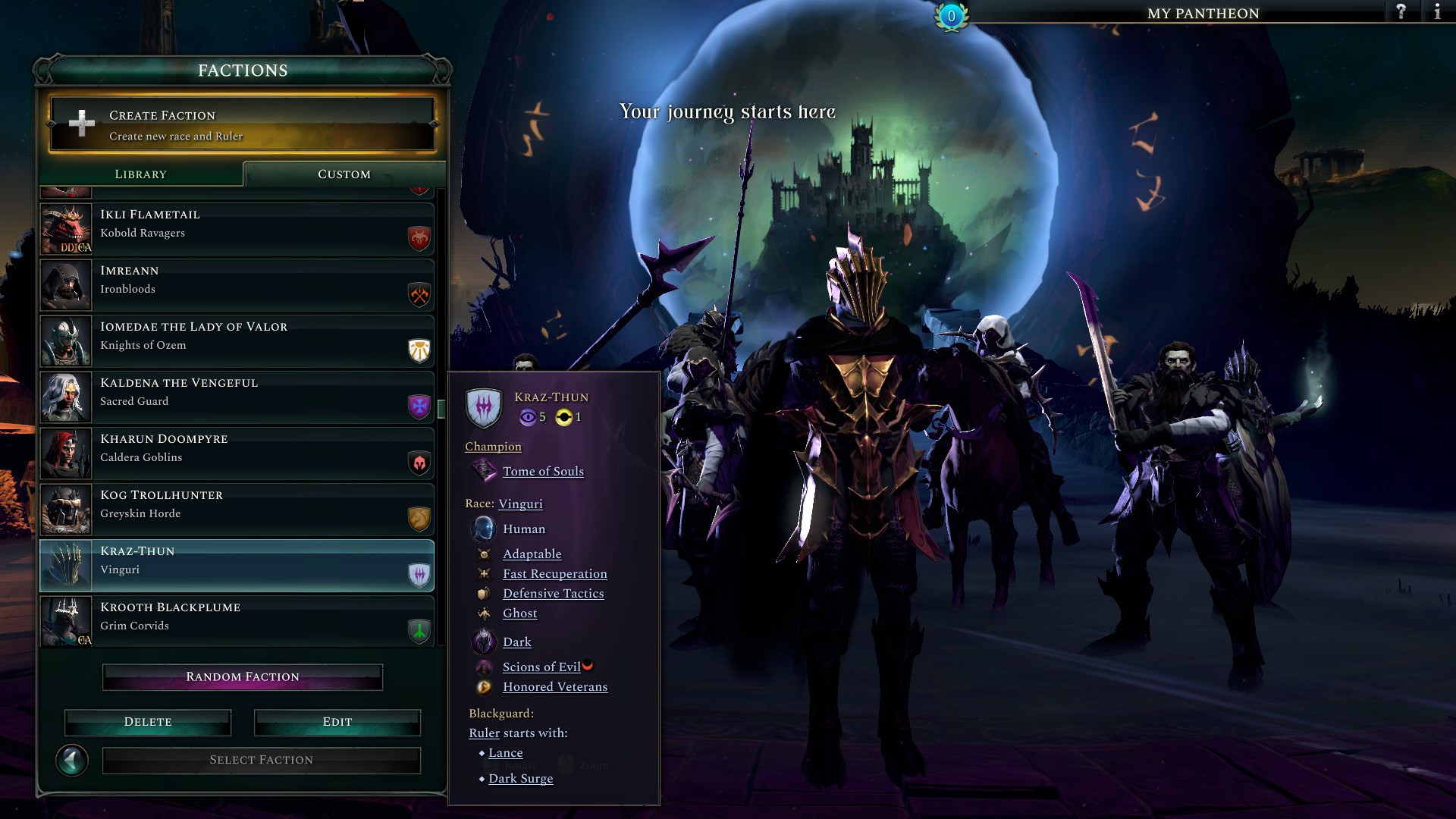Screen dimensions: 1456x819
Task: Switch to the Library tab
Action: point(140,174)
